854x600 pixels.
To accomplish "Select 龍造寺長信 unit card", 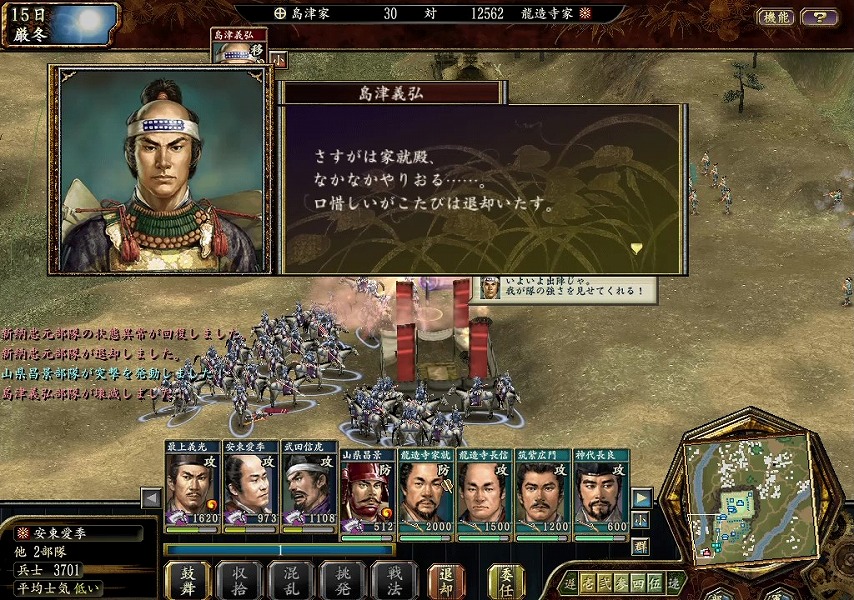I will click(485, 492).
